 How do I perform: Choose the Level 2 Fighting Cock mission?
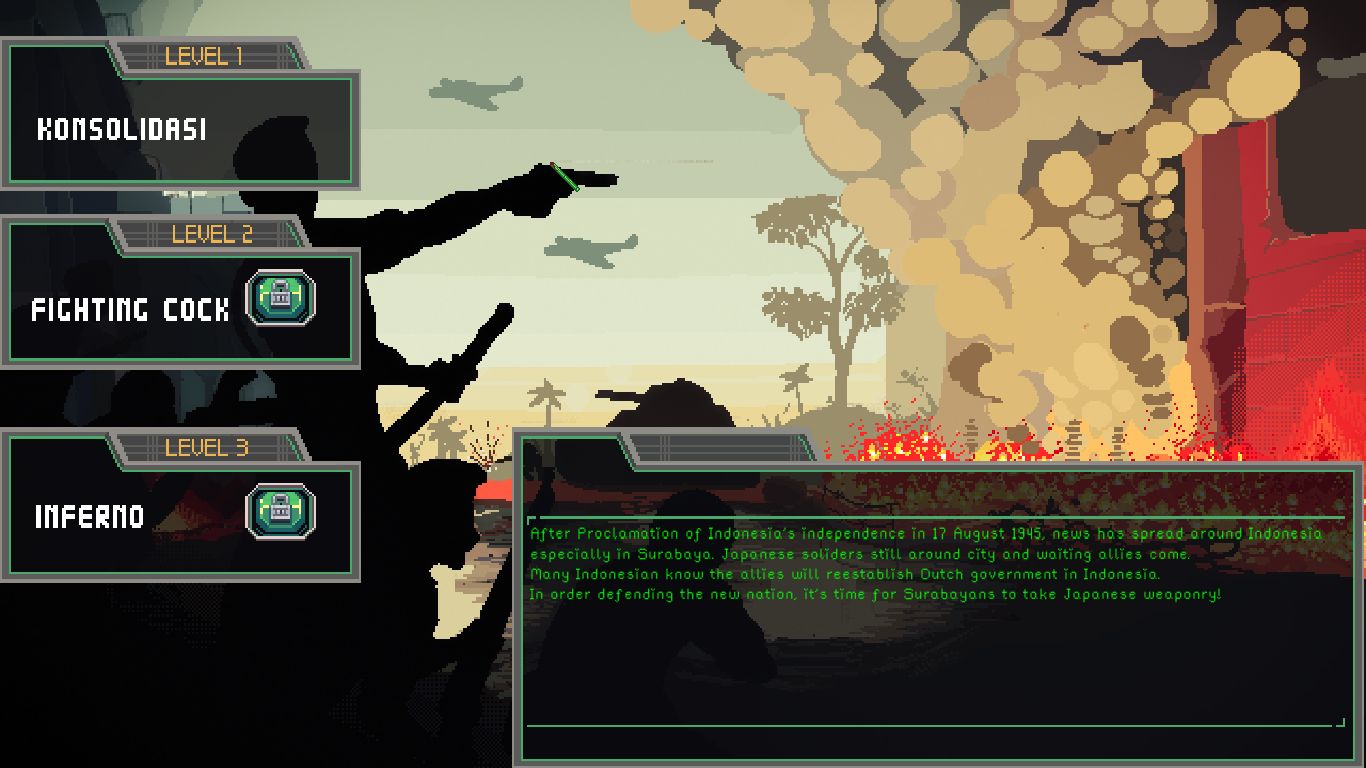[x=130, y=310]
